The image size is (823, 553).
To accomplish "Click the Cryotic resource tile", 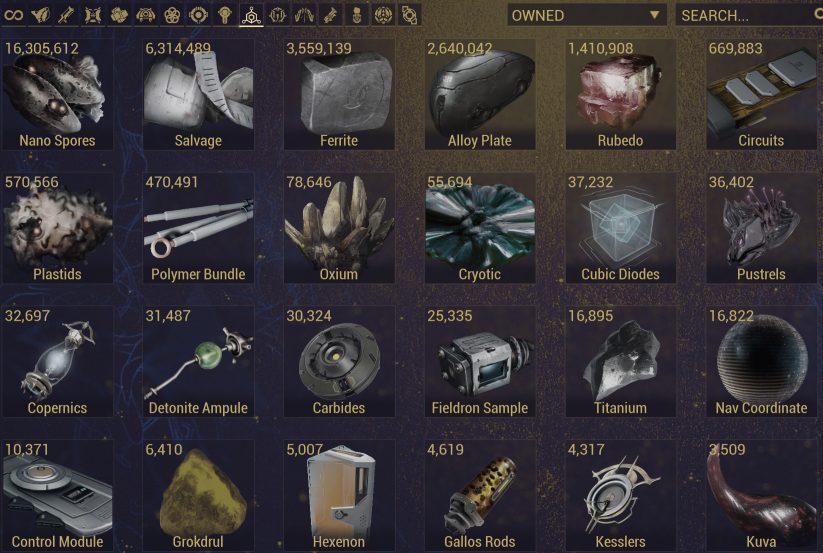I will (480, 228).
